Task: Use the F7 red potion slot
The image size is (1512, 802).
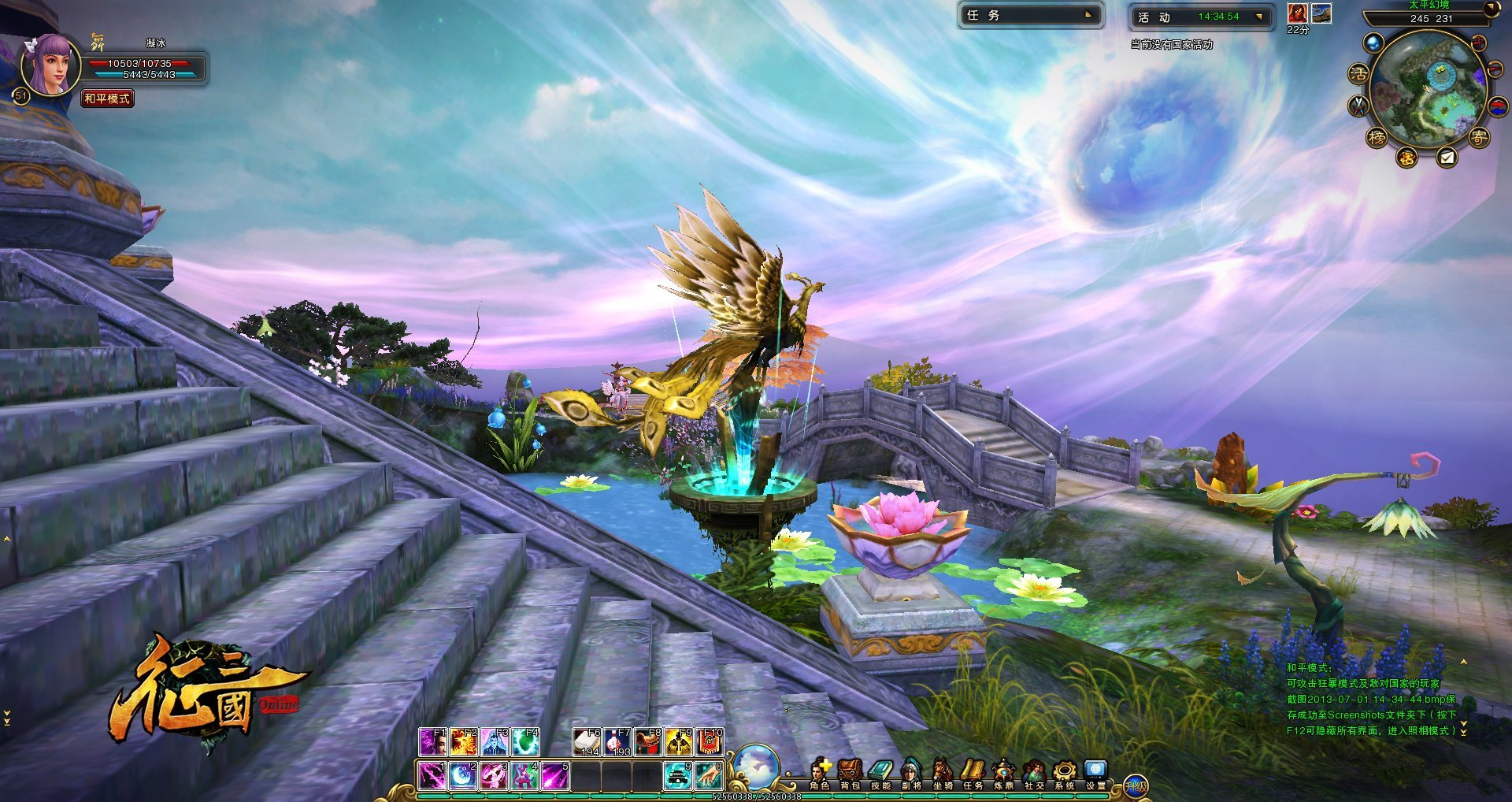Action: click(616, 742)
